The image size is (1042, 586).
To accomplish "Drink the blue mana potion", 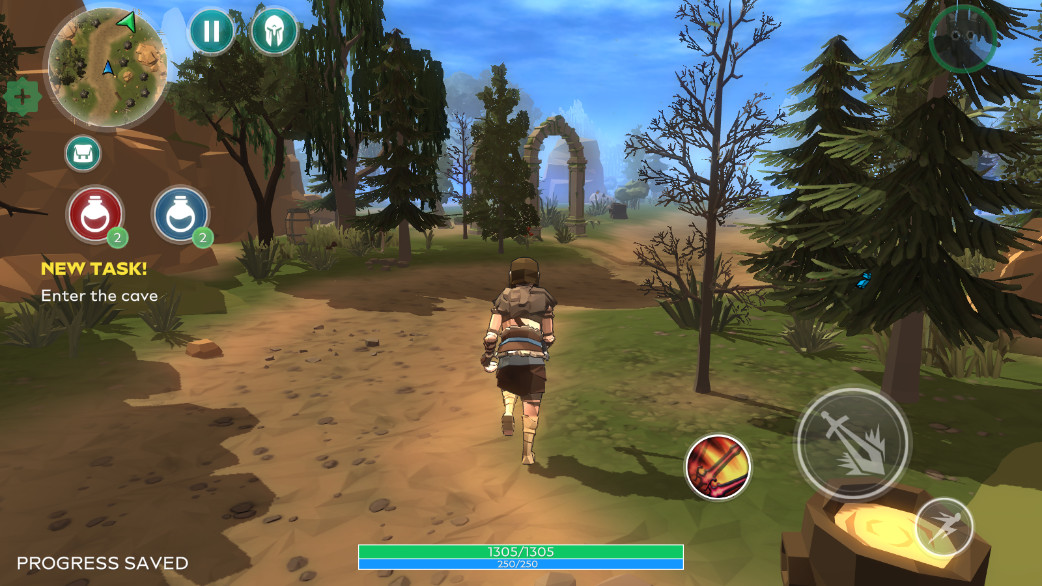I will point(180,213).
